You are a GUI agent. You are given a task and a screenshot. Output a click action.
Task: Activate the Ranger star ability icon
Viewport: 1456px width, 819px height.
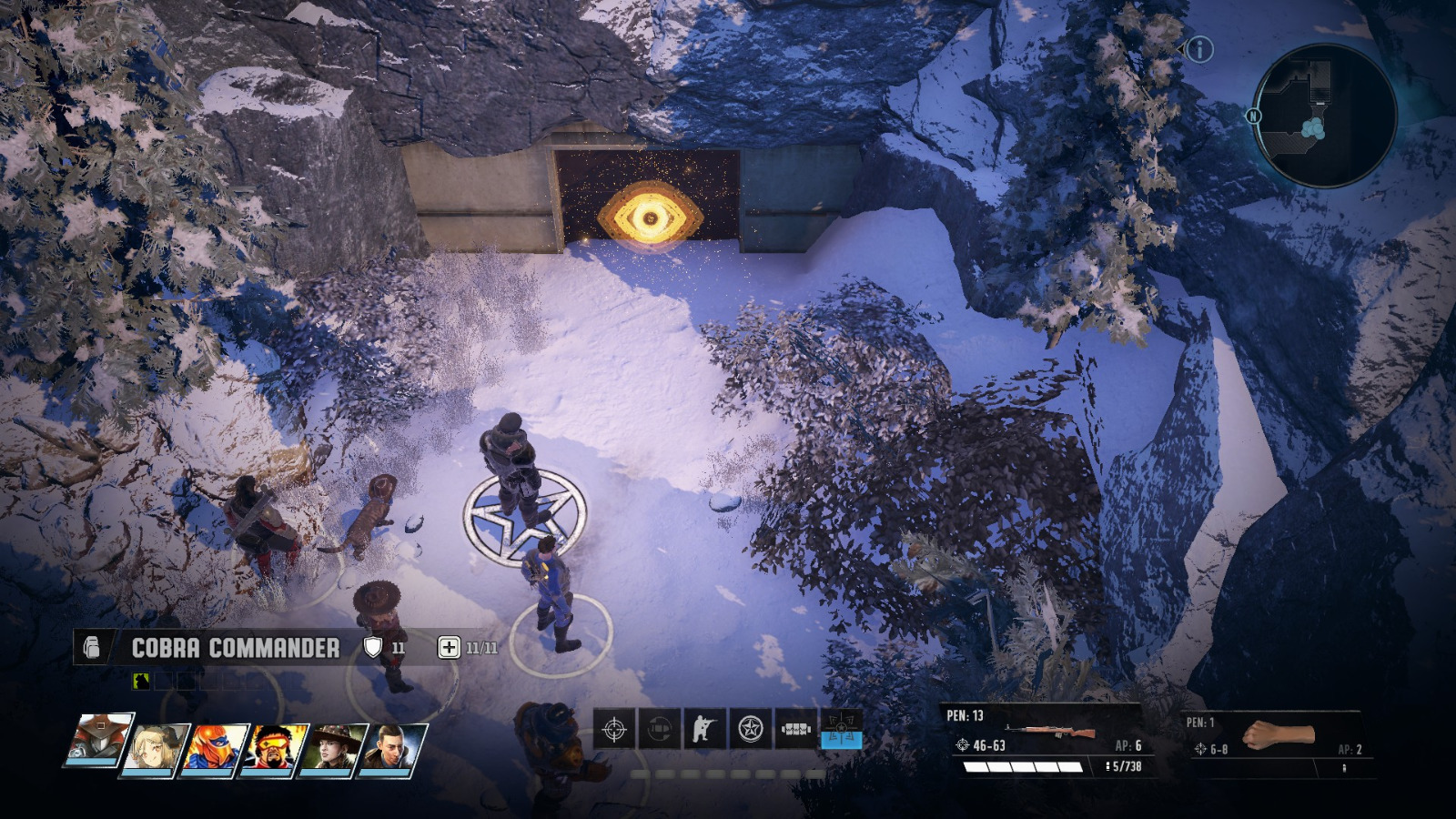(x=748, y=728)
